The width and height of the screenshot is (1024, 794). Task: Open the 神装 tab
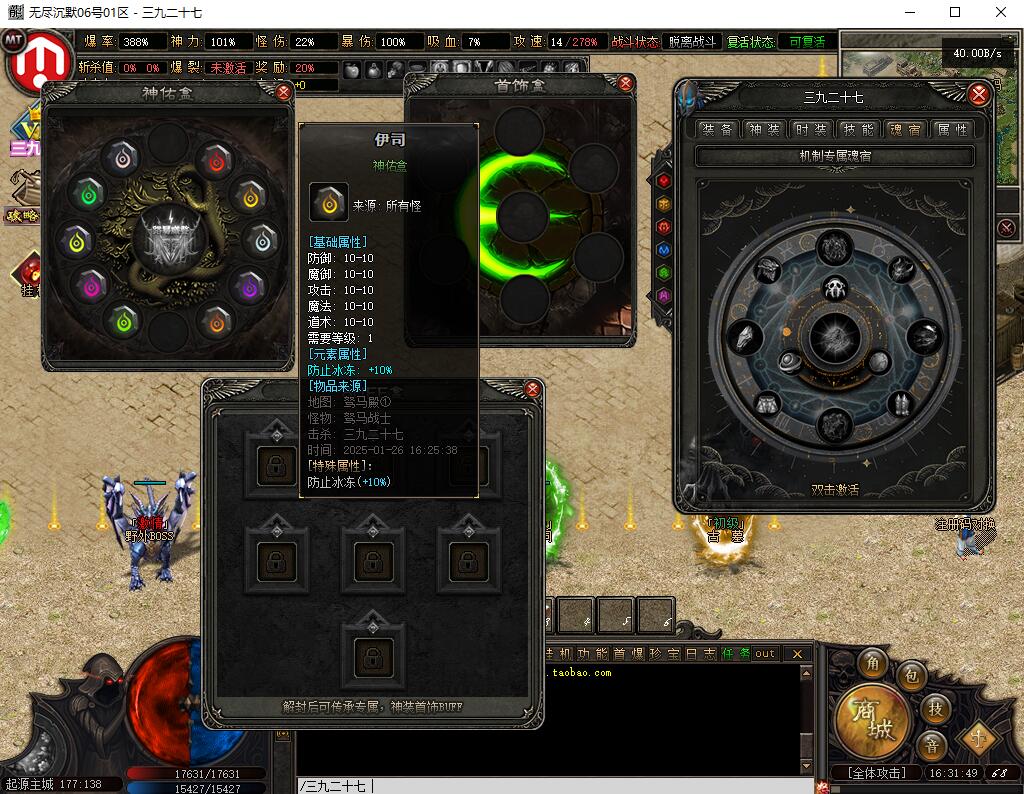click(765, 129)
